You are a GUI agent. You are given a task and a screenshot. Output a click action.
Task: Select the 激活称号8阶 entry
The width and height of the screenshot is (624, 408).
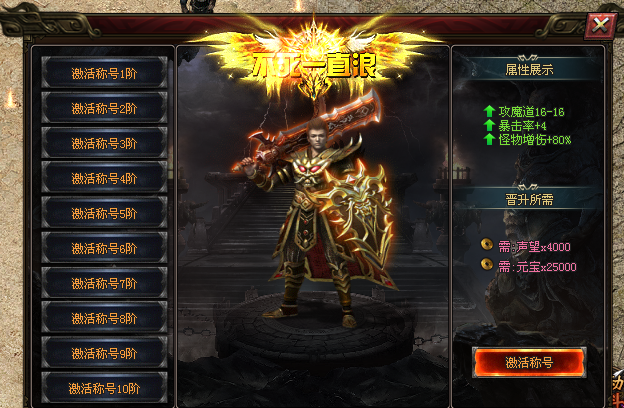pyautogui.click(x=104, y=318)
